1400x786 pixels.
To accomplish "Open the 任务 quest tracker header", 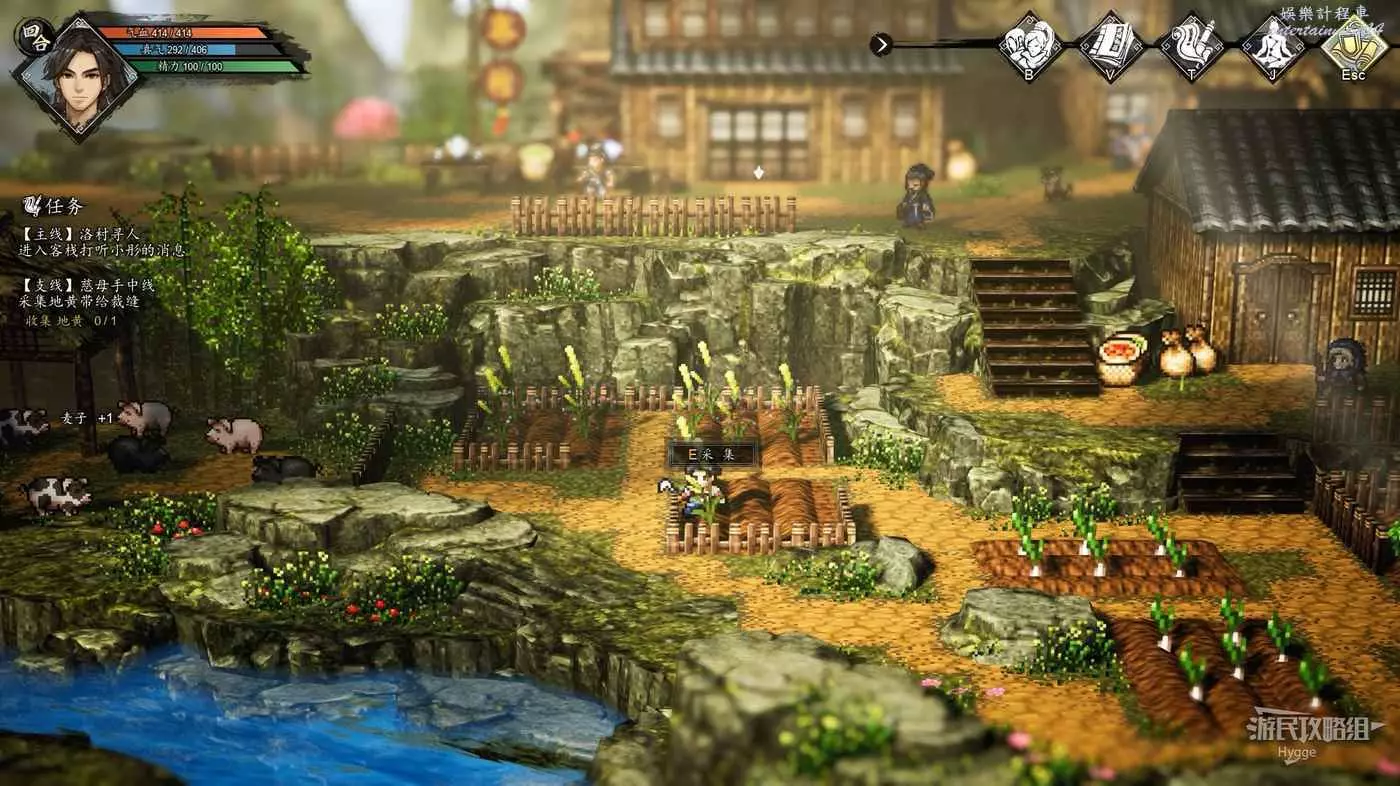I will 55,205.
